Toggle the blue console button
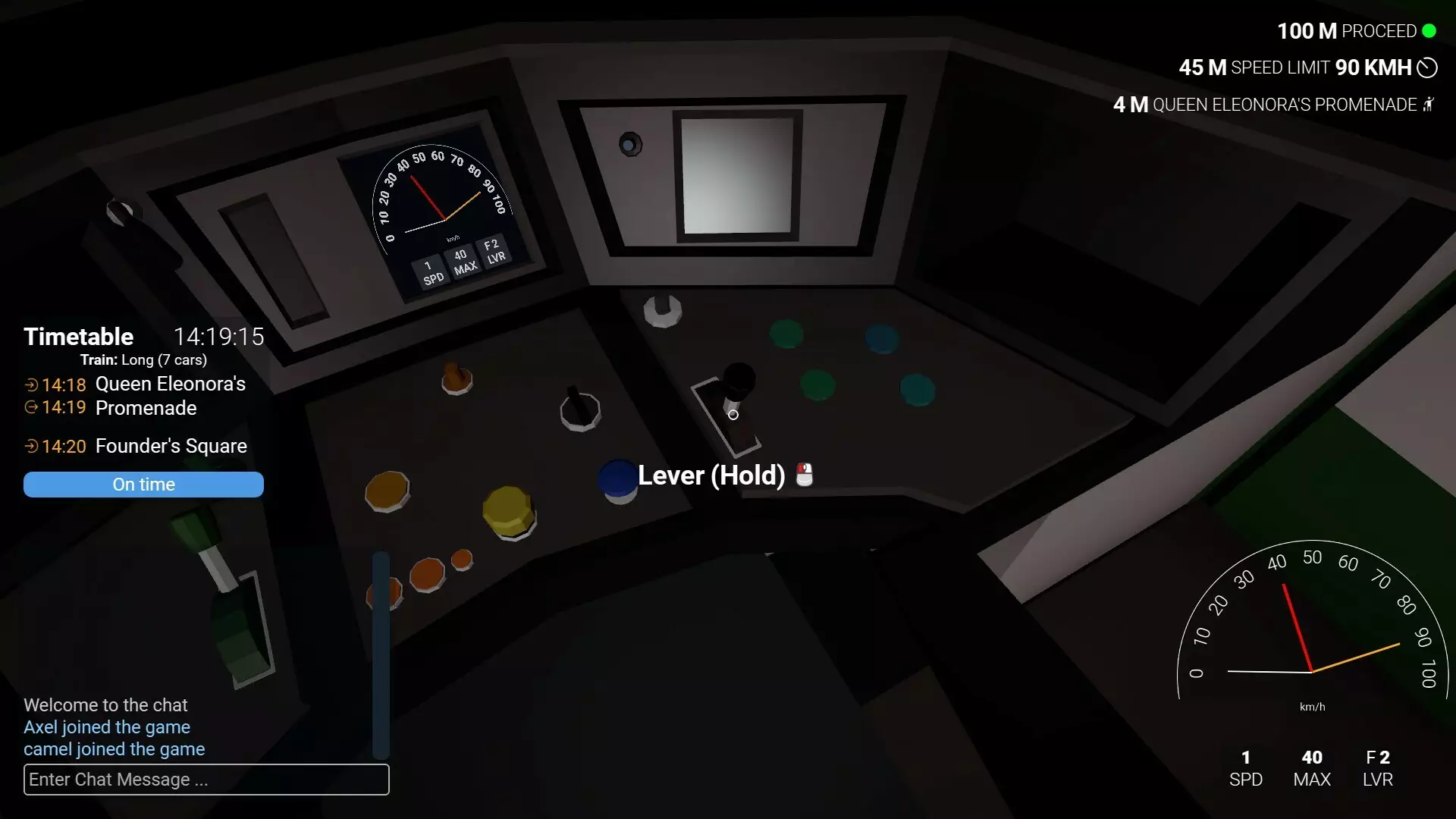1456x819 pixels. pos(617,479)
